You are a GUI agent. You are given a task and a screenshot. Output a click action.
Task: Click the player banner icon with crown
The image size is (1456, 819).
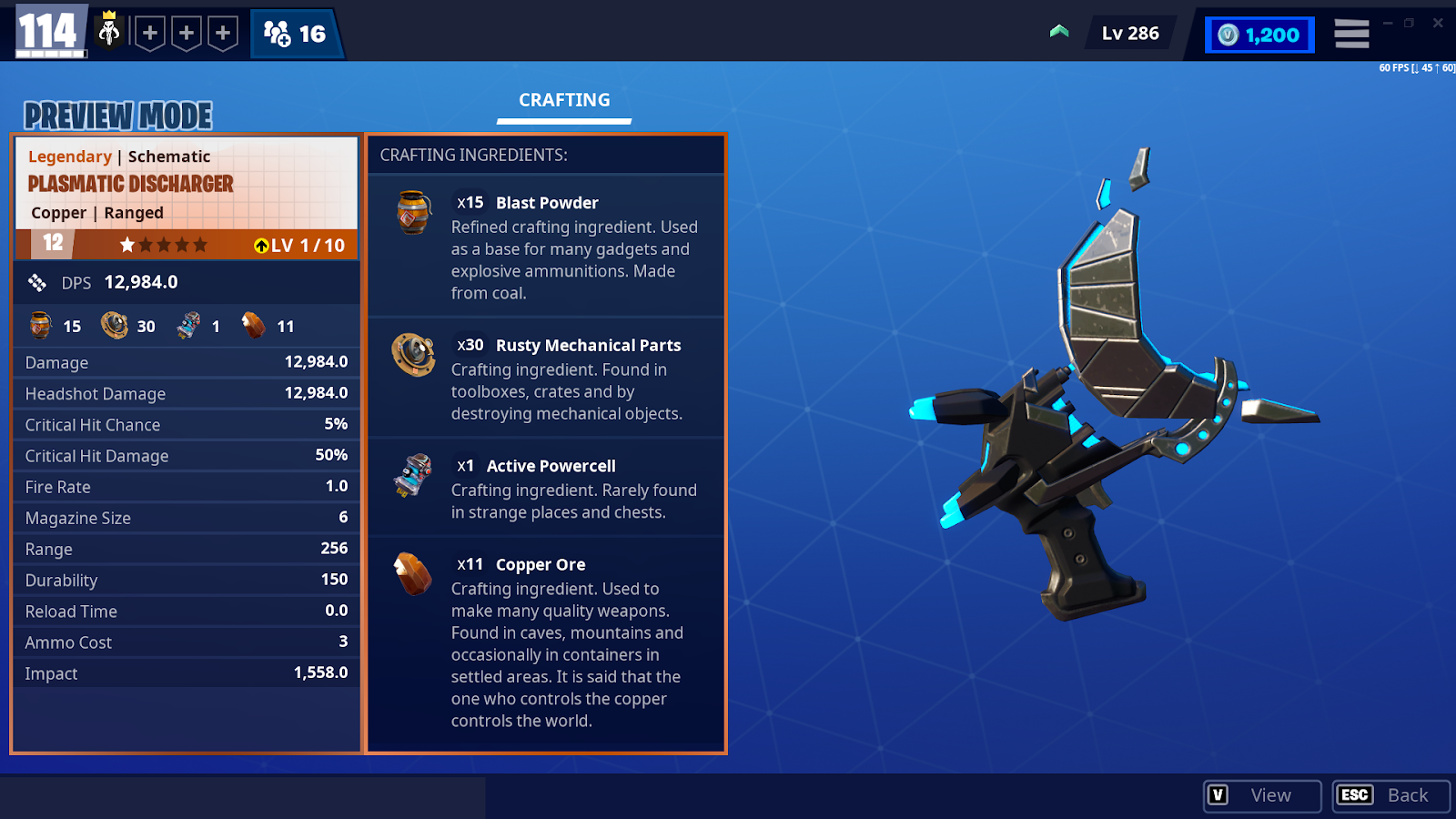[109, 32]
